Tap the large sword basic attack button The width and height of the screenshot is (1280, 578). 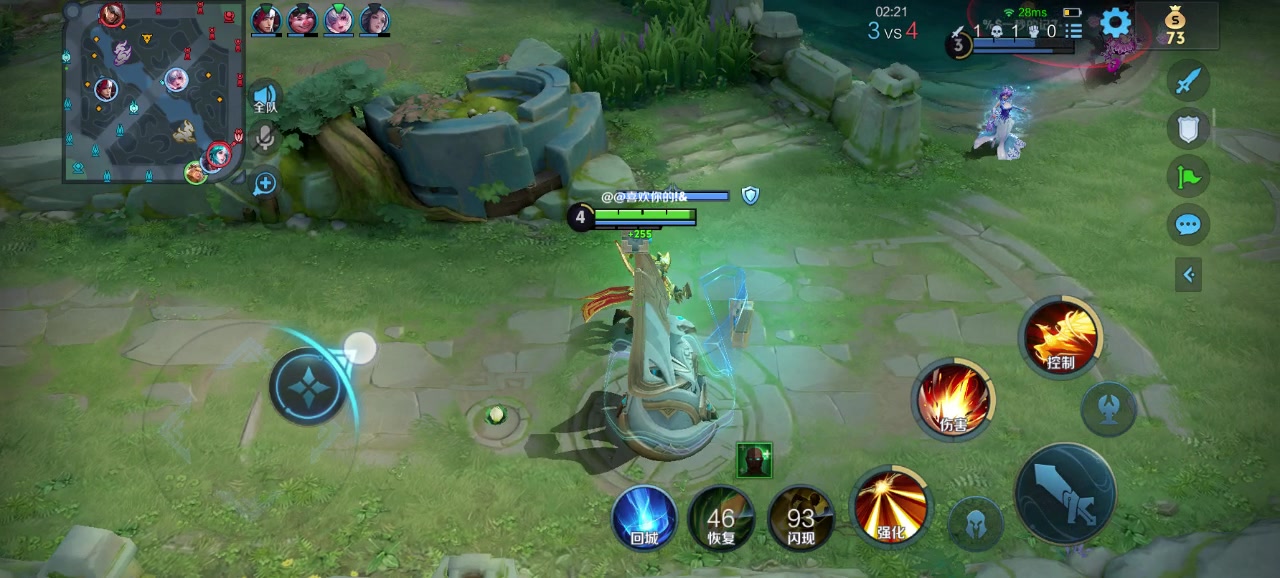[x=1065, y=494]
